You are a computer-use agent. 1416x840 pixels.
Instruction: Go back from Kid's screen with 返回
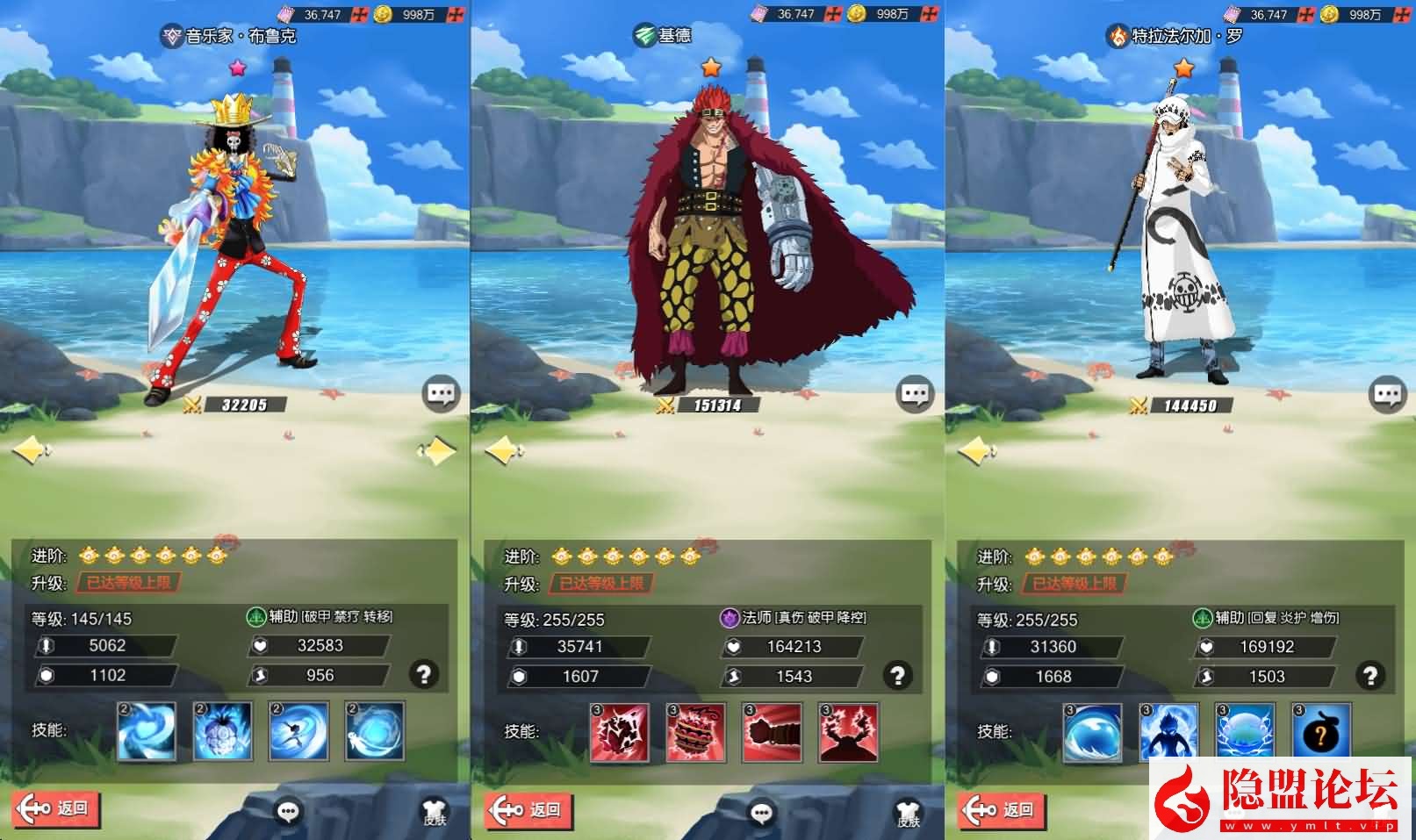click(528, 809)
